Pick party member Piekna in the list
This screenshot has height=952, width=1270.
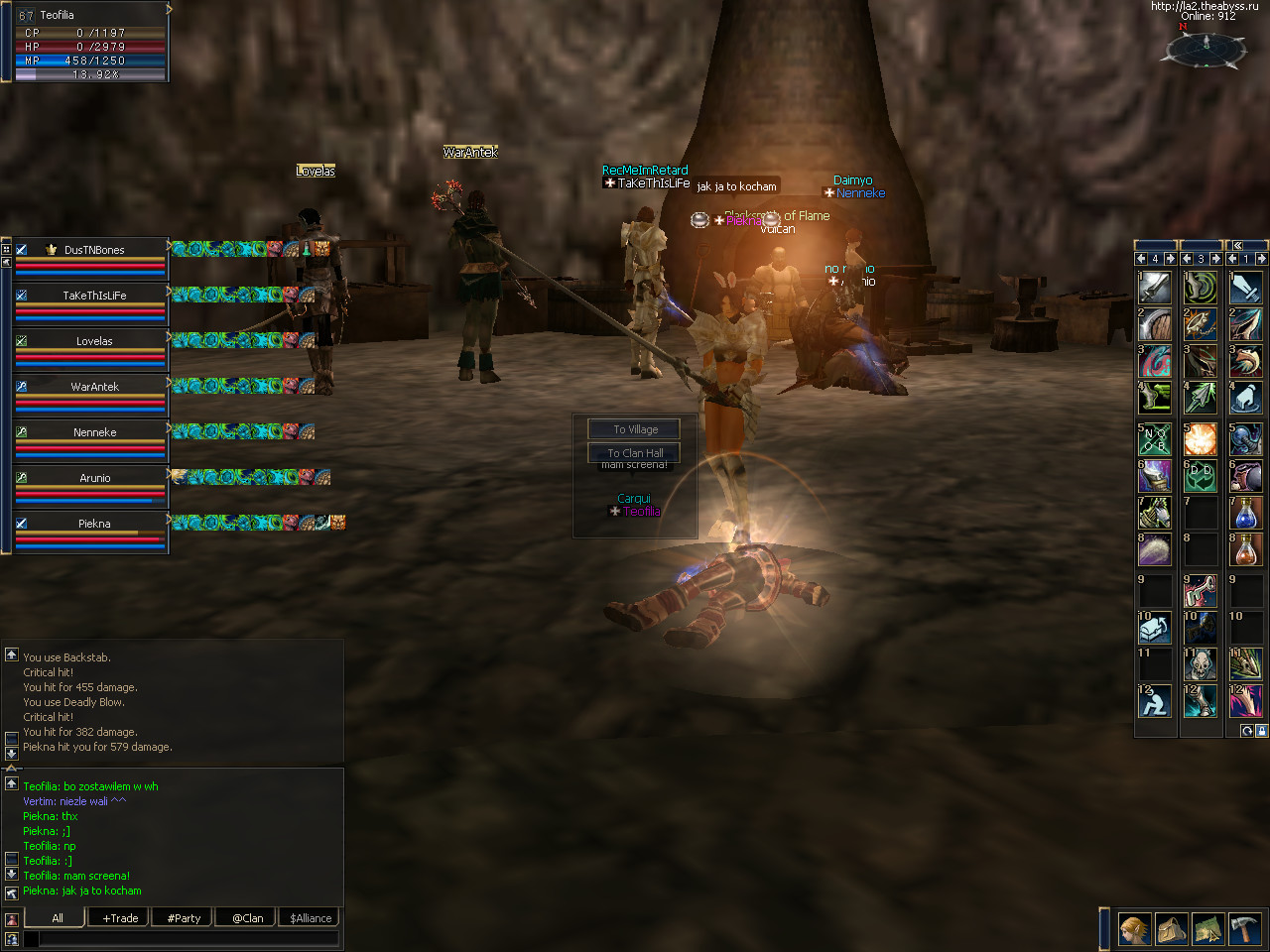pyautogui.click(x=94, y=524)
